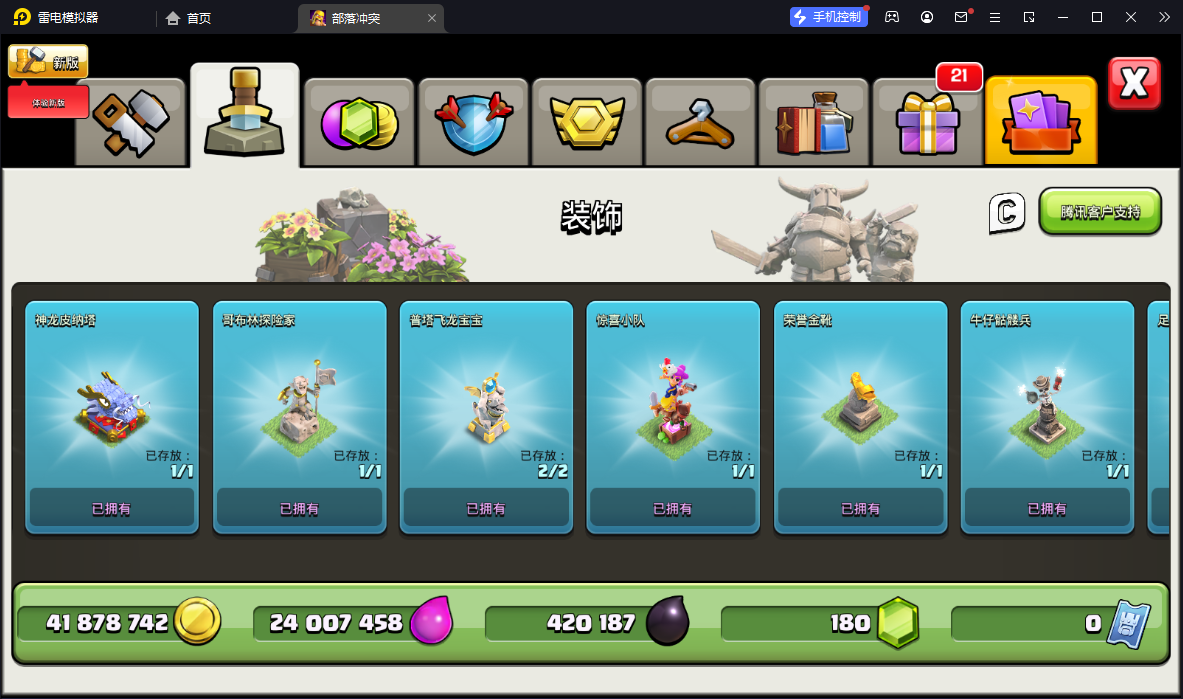The height and width of the screenshot is (699, 1183).
Task: Click the 手机控制 button in title bar
Action: (x=828, y=17)
